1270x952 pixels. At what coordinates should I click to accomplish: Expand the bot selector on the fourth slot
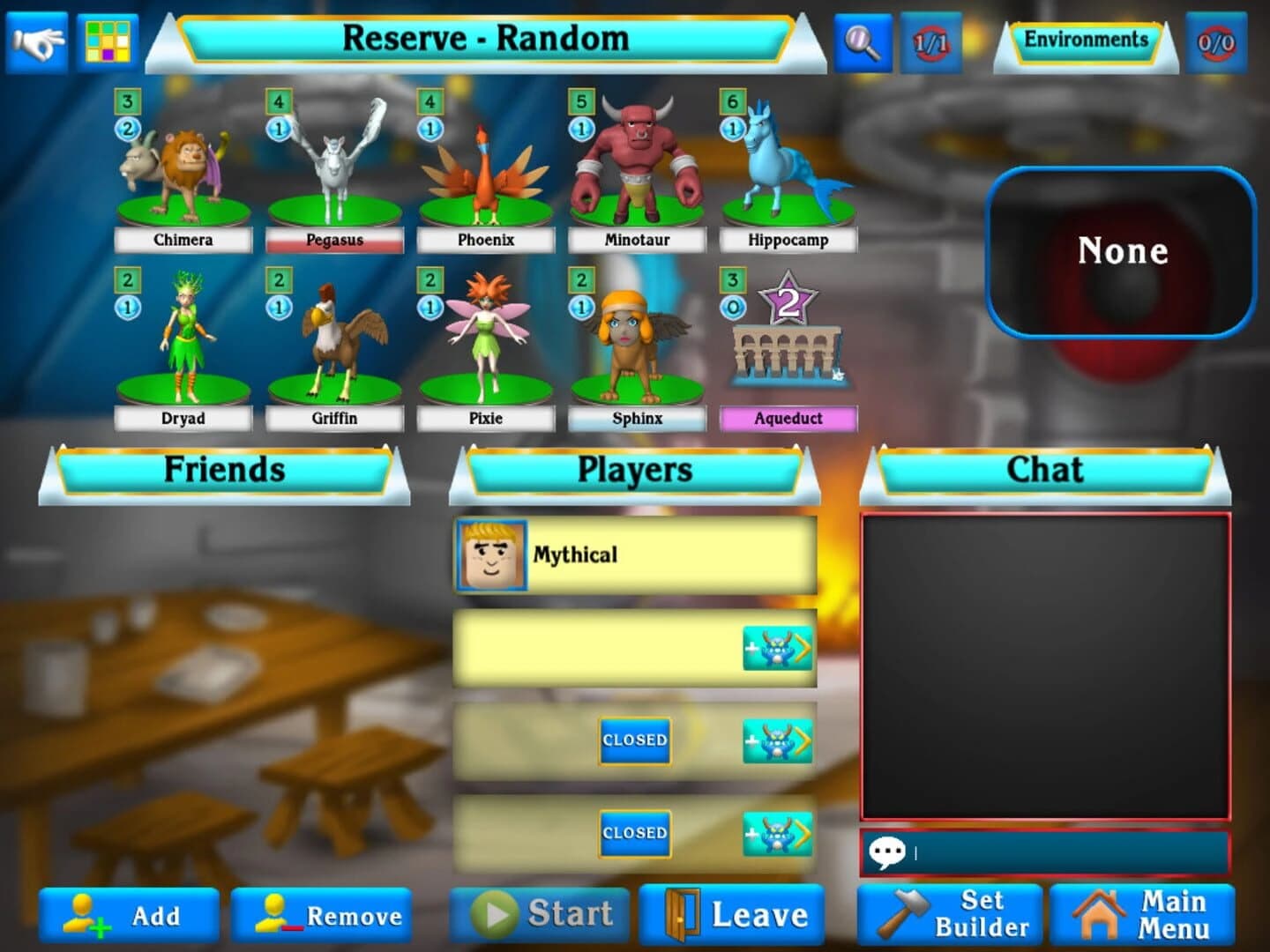point(779,832)
